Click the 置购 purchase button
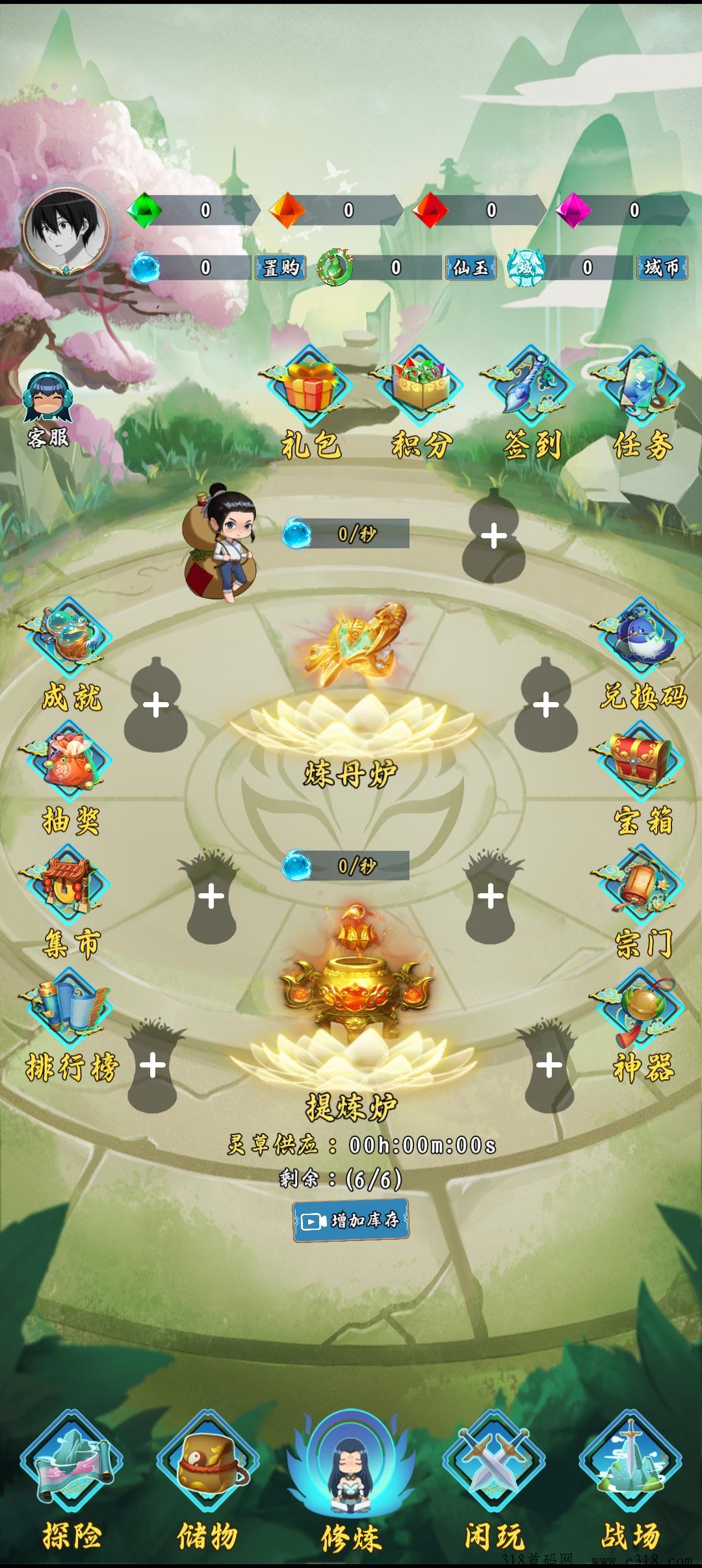Screen dimensions: 702x1568 (281, 267)
